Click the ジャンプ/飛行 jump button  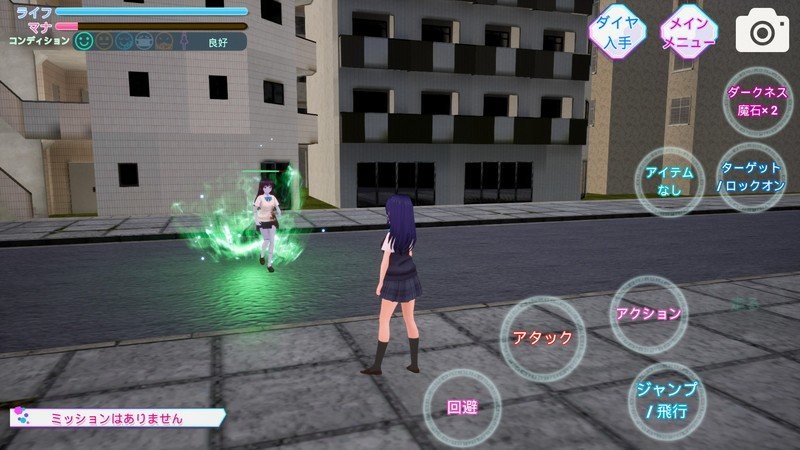[x=666, y=397]
